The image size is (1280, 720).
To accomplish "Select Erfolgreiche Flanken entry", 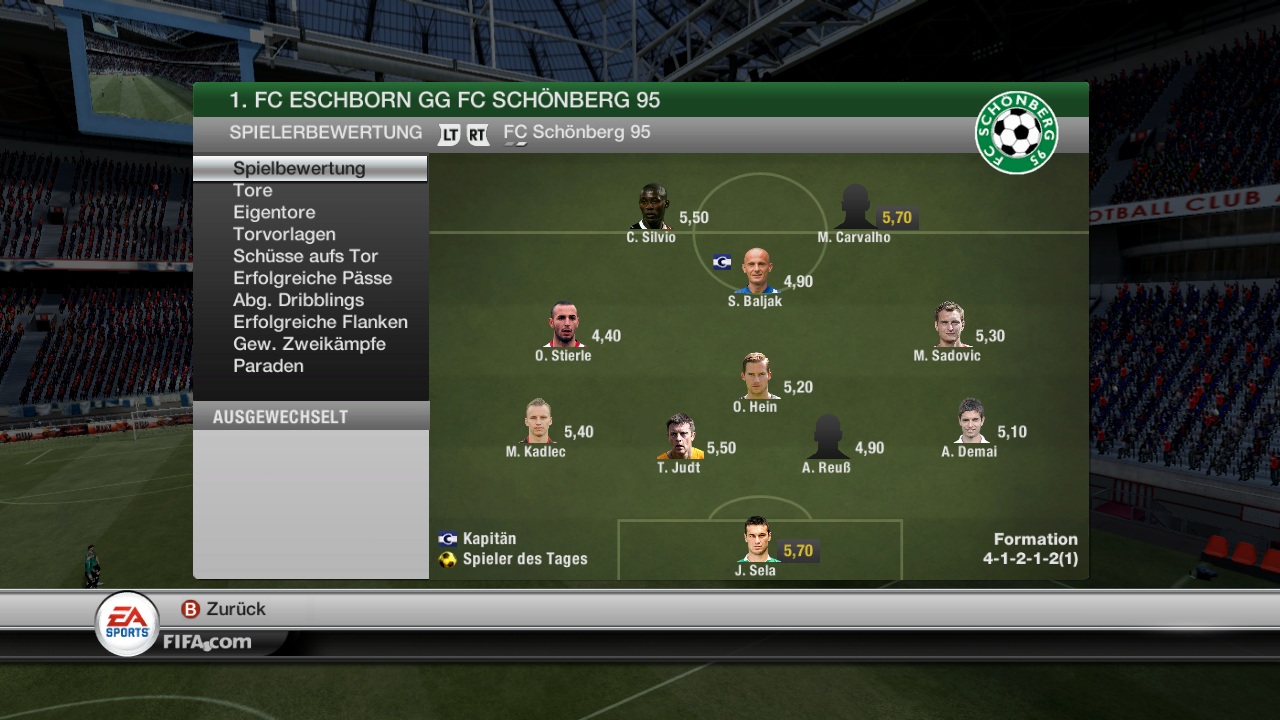I will (x=320, y=322).
